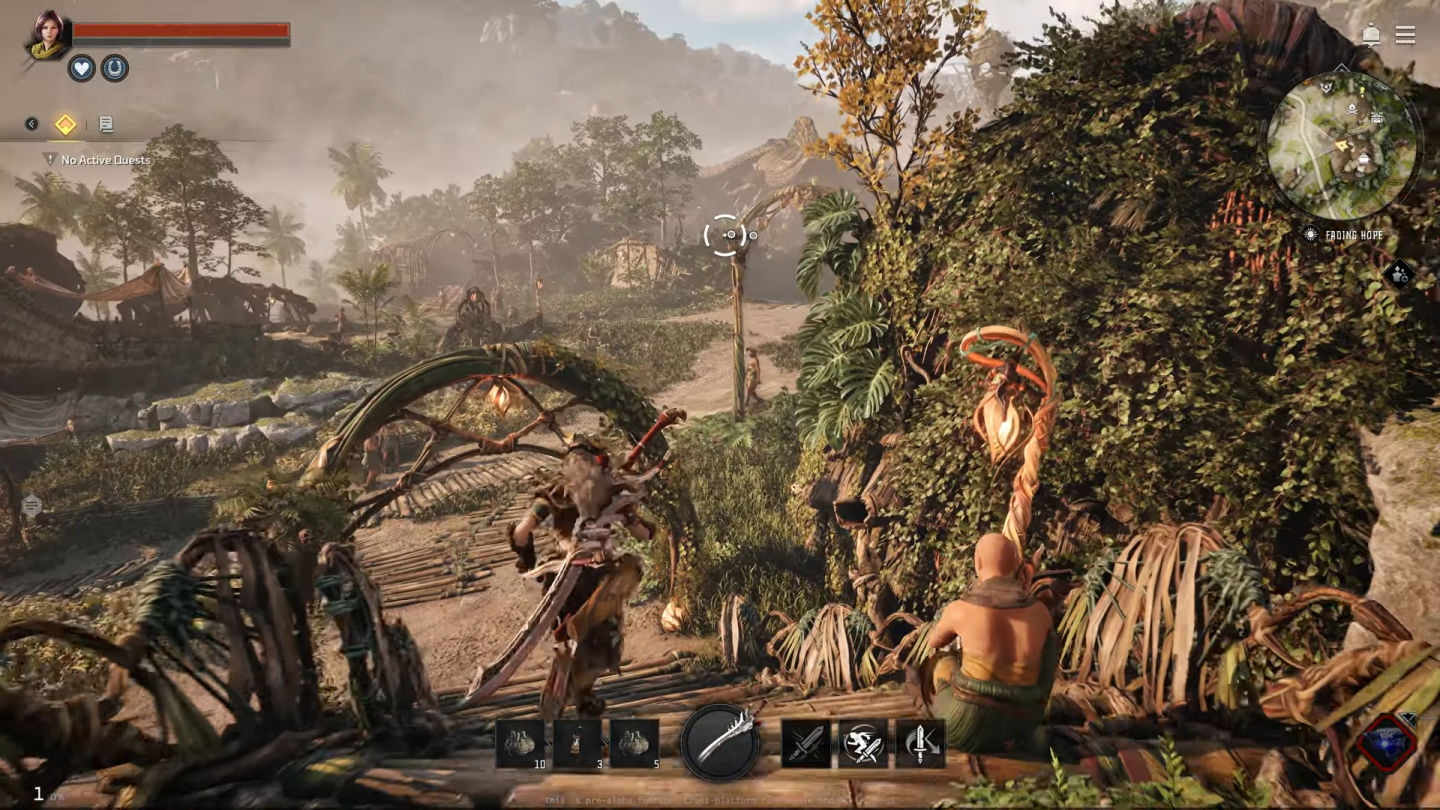
Task: Switch to the yellow diamond quest tab
Action: [65, 124]
